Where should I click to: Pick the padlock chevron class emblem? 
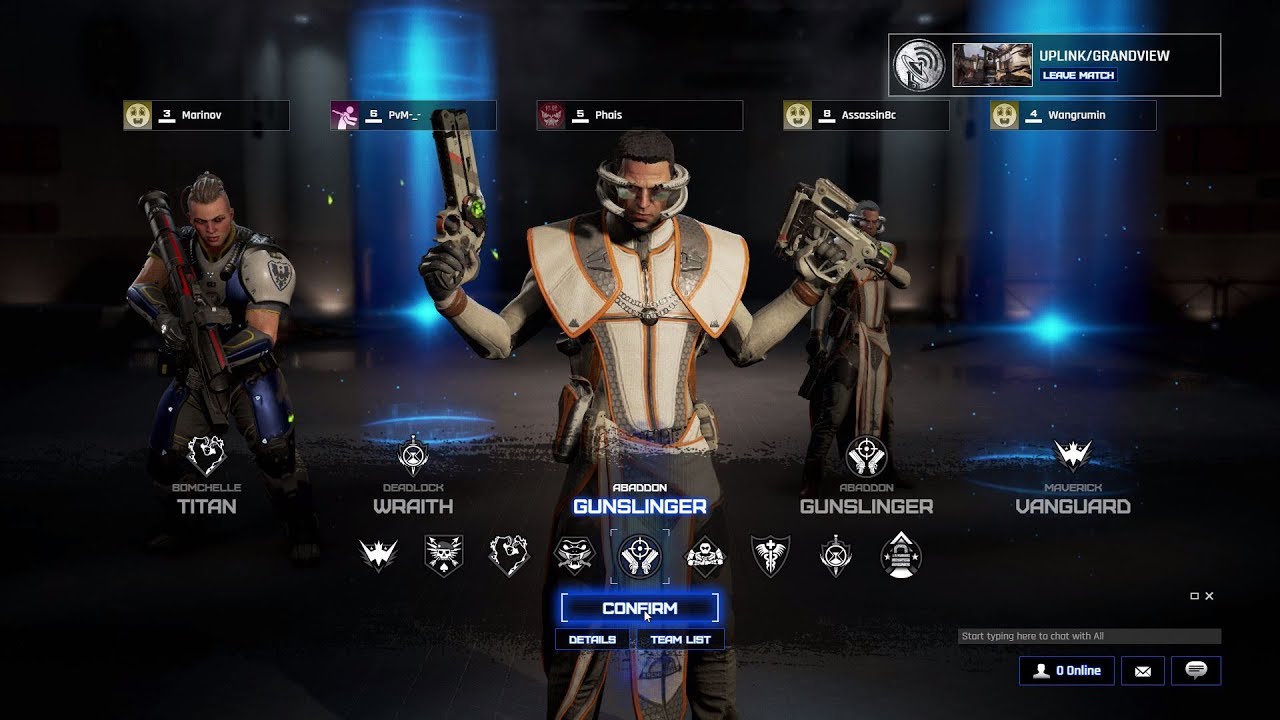(901, 556)
